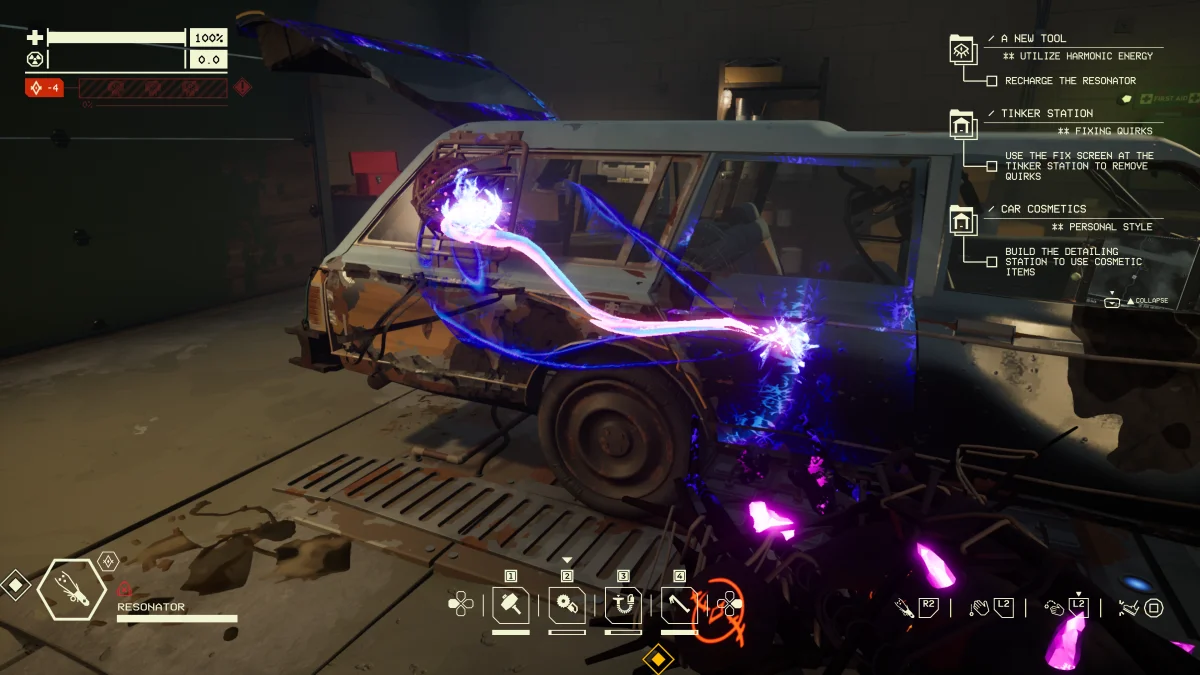Select the Tinker Station quest folder icon
This screenshot has height=675, width=1200.
pyautogui.click(x=962, y=124)
